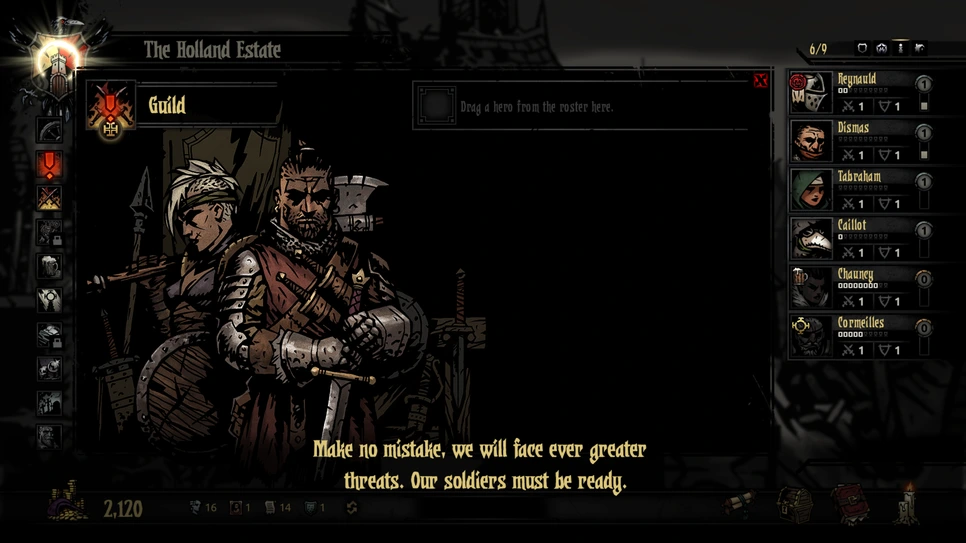
Task: Open the Abbey icon in sidebar
Action: pyautogui.click(x=49, y=300)
